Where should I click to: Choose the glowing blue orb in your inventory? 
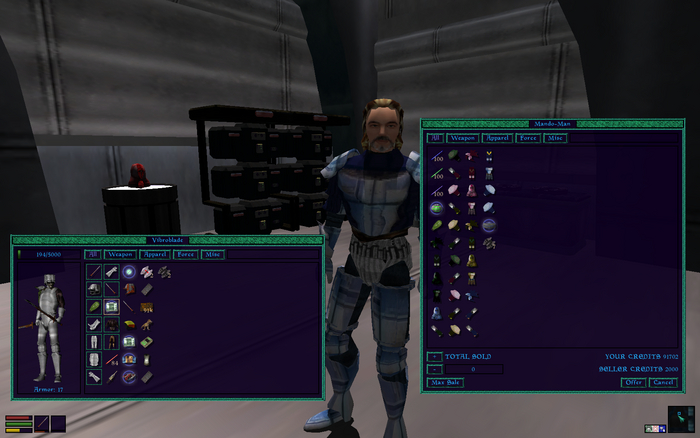pyautogui.click(x=129, y=272)
